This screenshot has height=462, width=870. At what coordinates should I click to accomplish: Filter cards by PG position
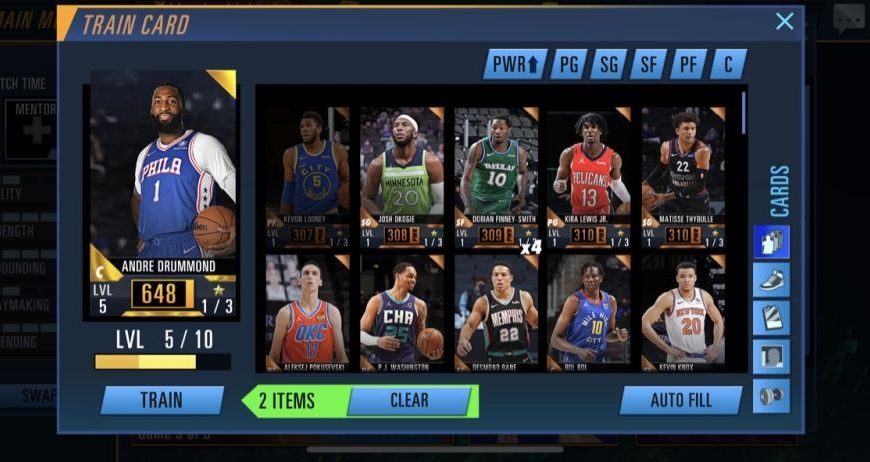pos(568,65)
